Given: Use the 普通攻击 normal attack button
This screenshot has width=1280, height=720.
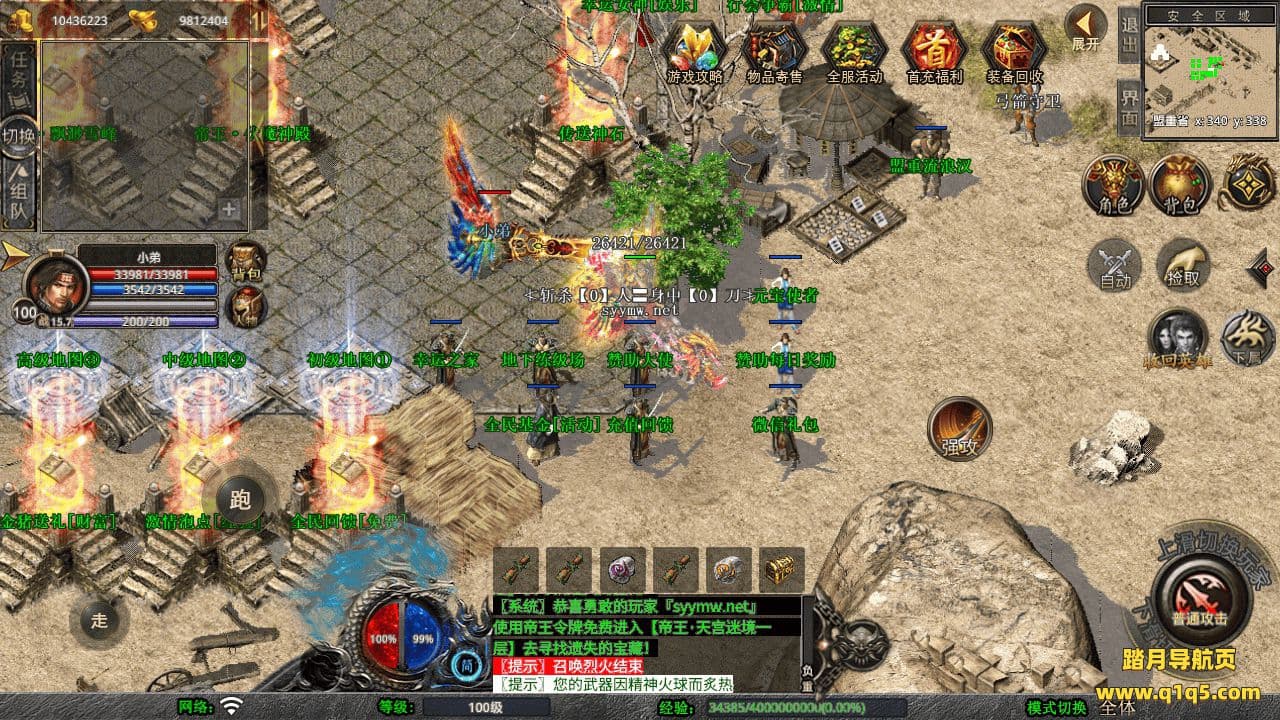Looking at the screenshot, I should pyautogui.click(x=1200, y=598).
